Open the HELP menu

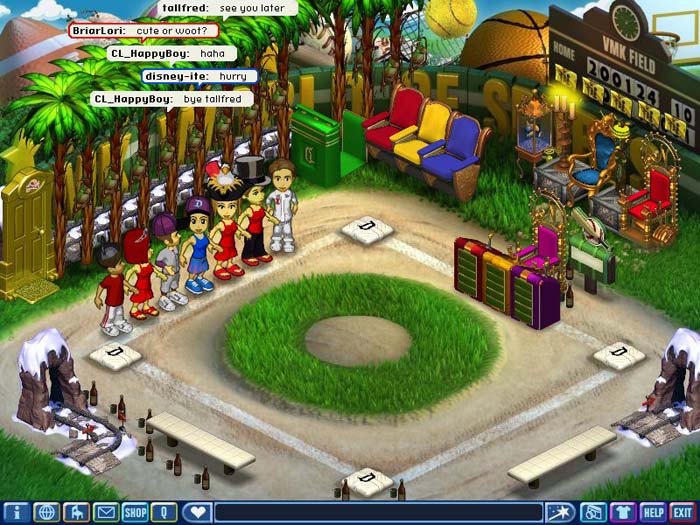[x=653, y=513]
